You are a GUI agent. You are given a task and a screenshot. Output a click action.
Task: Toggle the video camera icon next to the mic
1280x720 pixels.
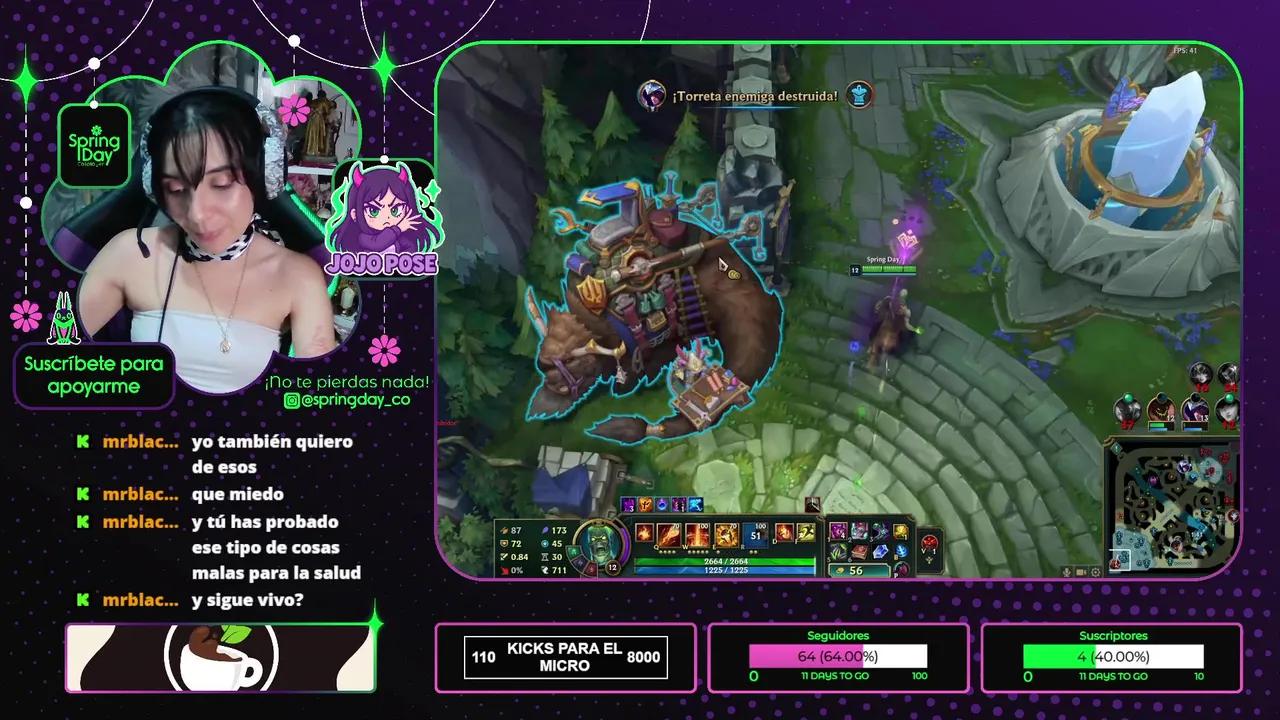(1081, 572)
